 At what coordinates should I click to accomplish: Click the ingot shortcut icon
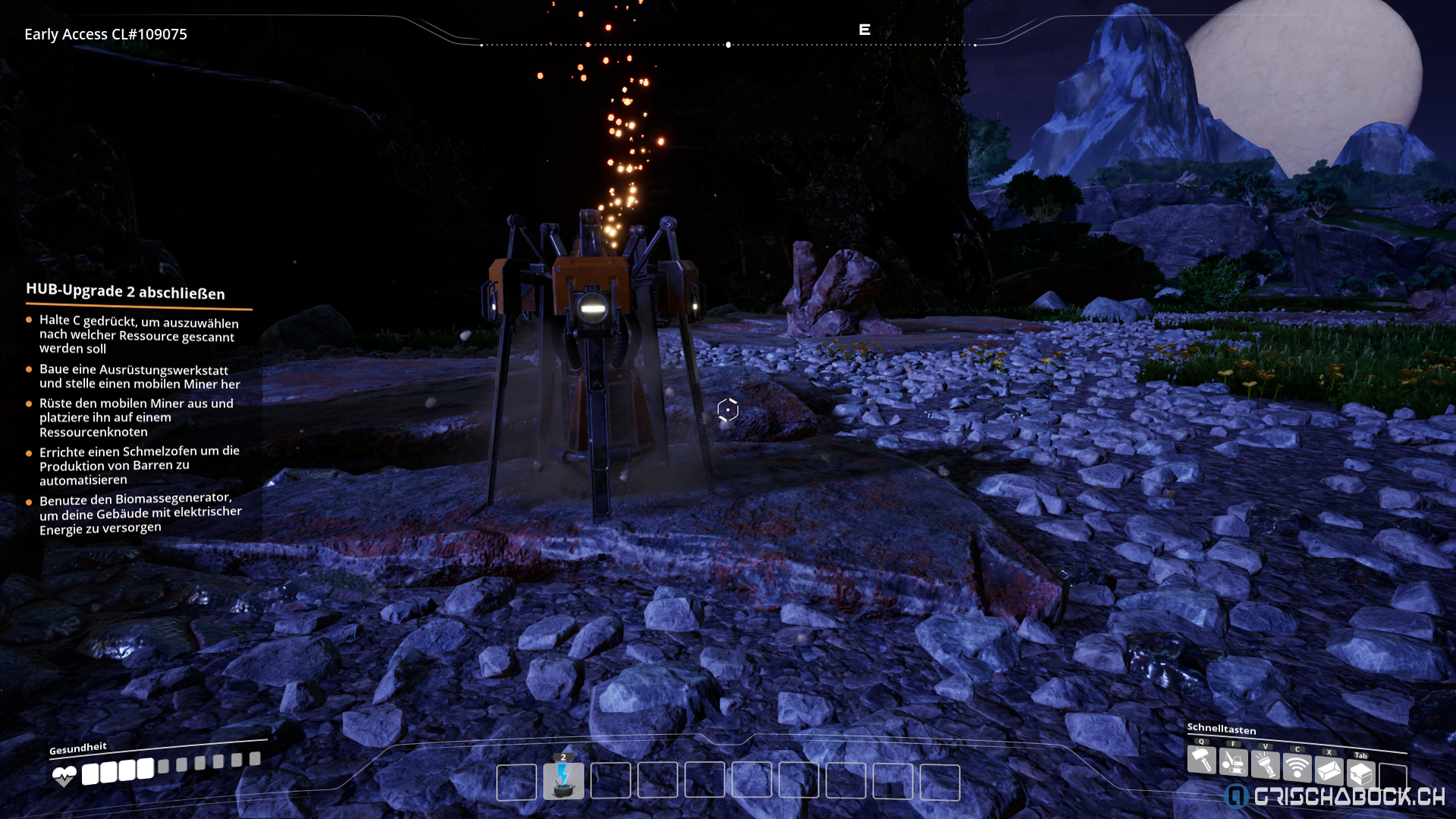(x=1329, y=770)
